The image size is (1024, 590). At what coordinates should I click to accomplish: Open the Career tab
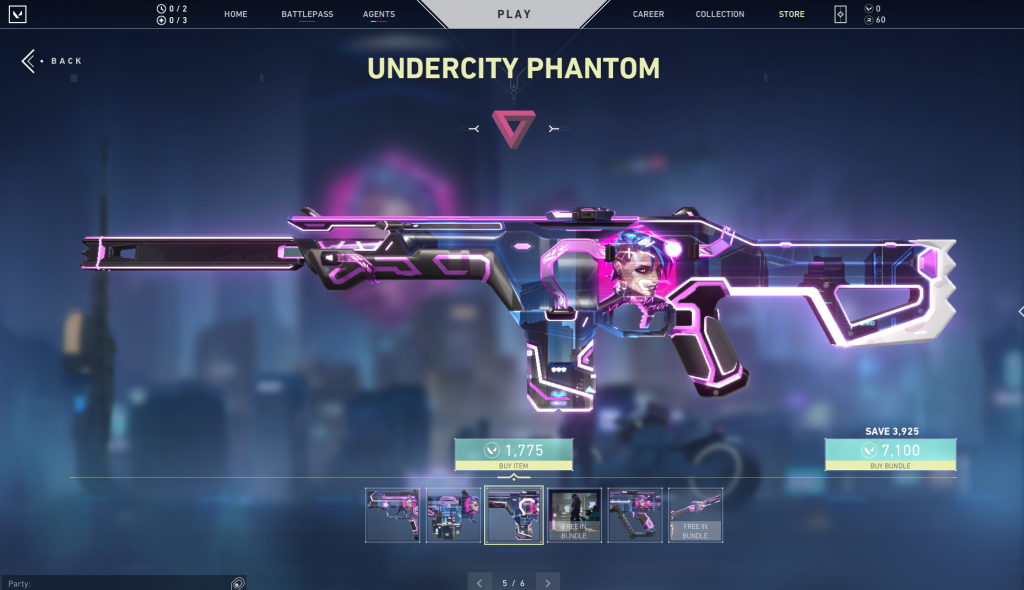(649, 15)
